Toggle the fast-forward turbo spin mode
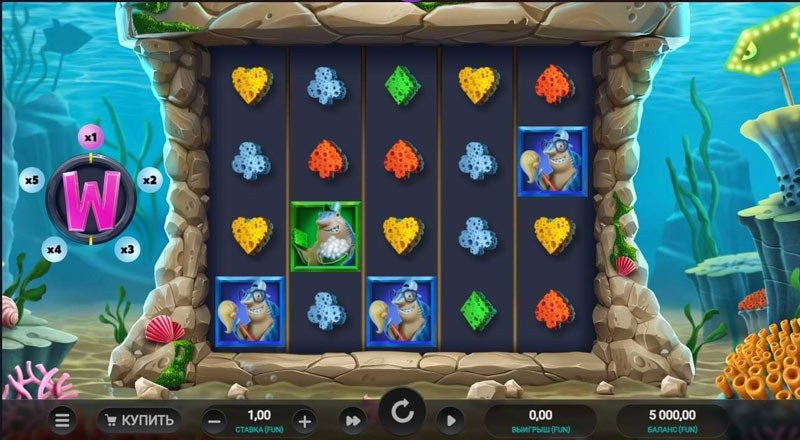The image size is (800, 440). [x=351, y=419]
